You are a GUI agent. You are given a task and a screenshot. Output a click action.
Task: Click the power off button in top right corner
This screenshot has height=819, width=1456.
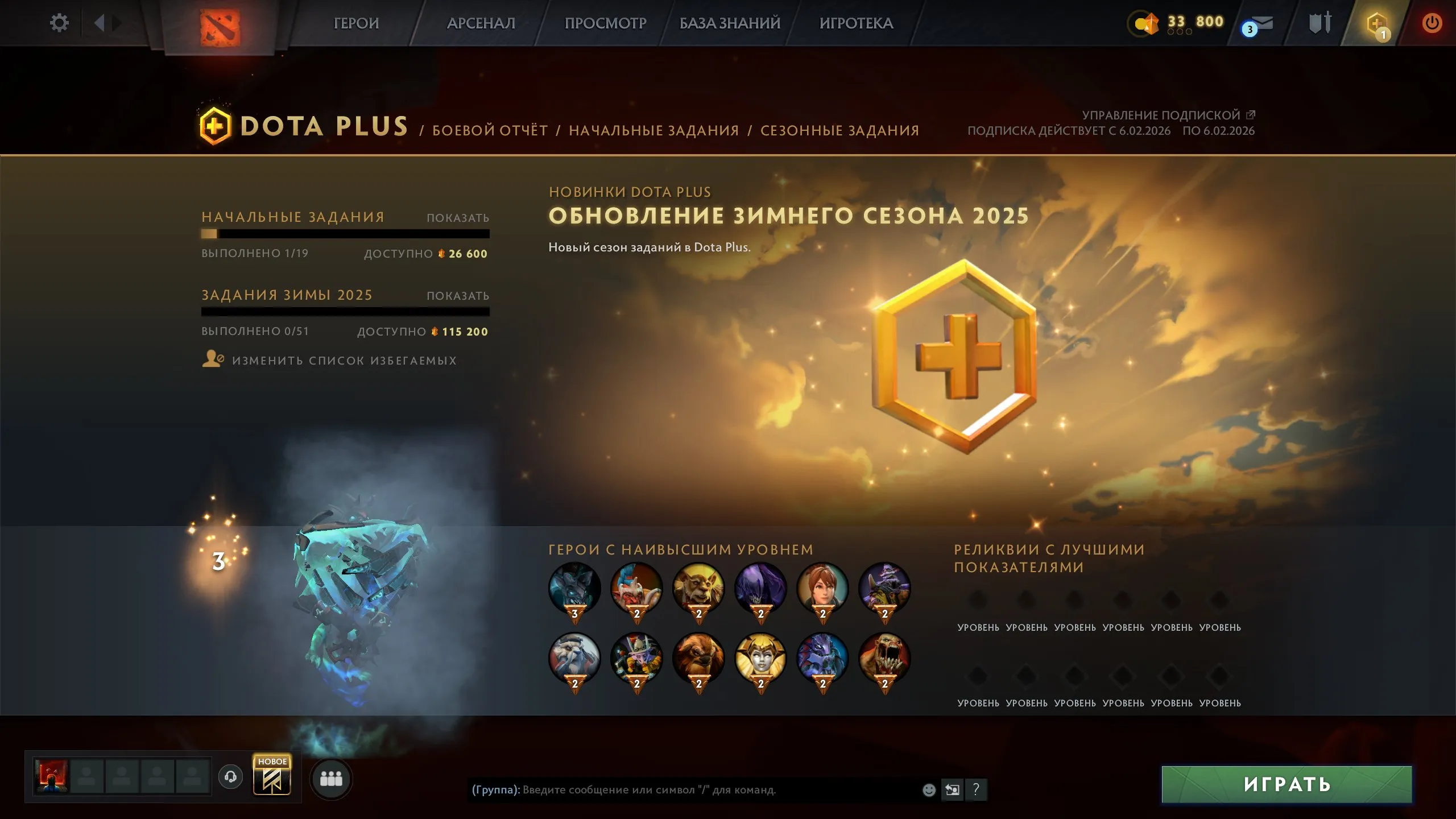pyautogui.click(x=1432, y=23)
